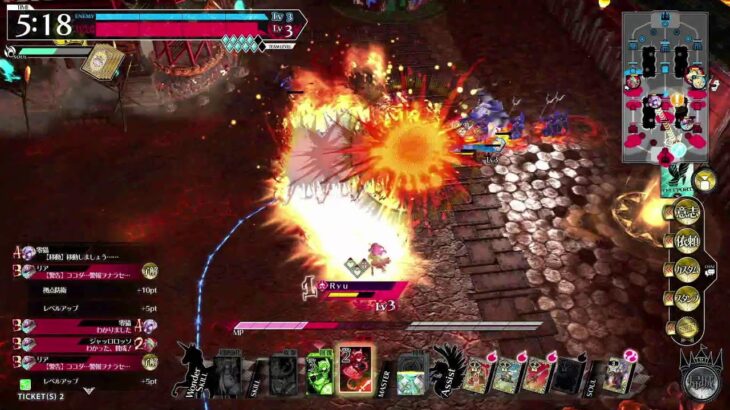This screenshot has width=730, height=410.
Task: Select the 依頼 chat button
Action: pos(686,240)
